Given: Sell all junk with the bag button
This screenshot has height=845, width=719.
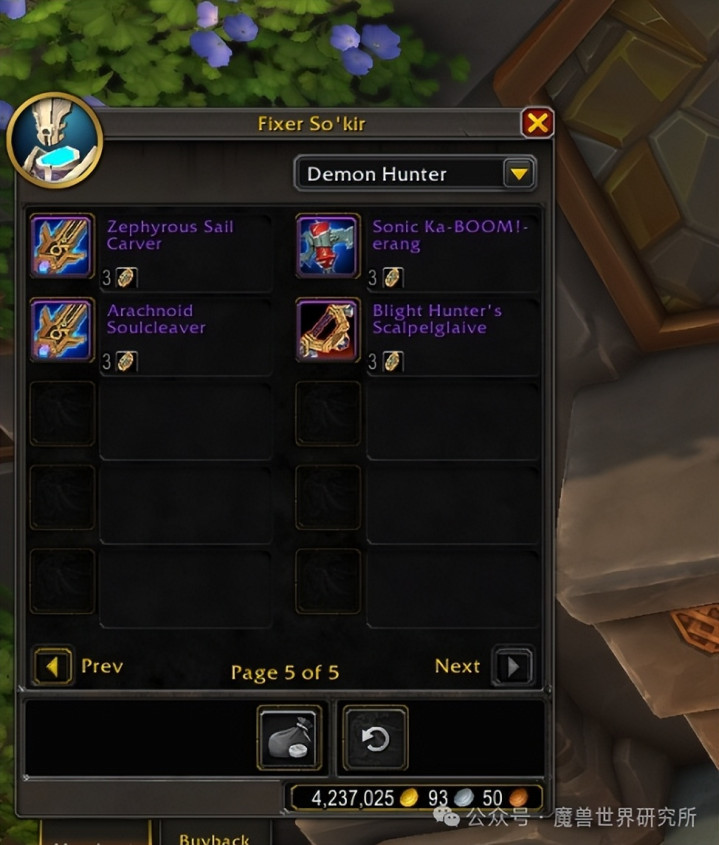Looking at the screenshot, I should 289,739.
